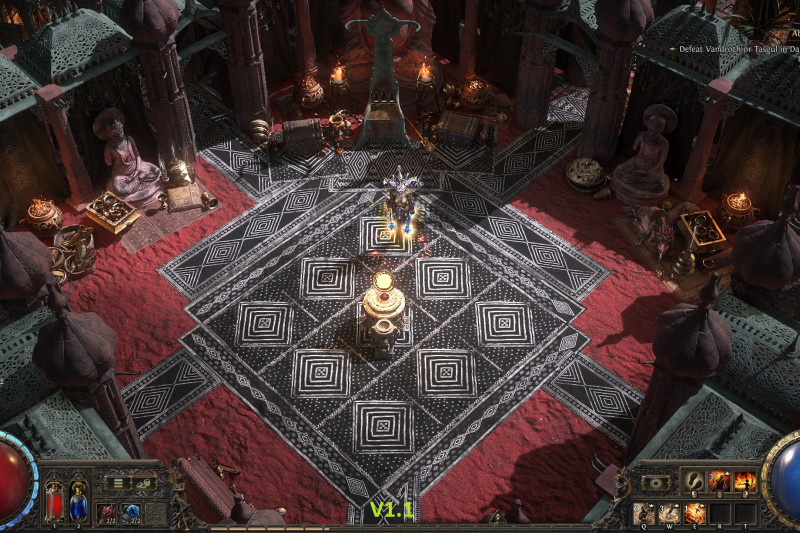Activate the Q skill slot
The image size is (800, 533).
click(644, 513)
